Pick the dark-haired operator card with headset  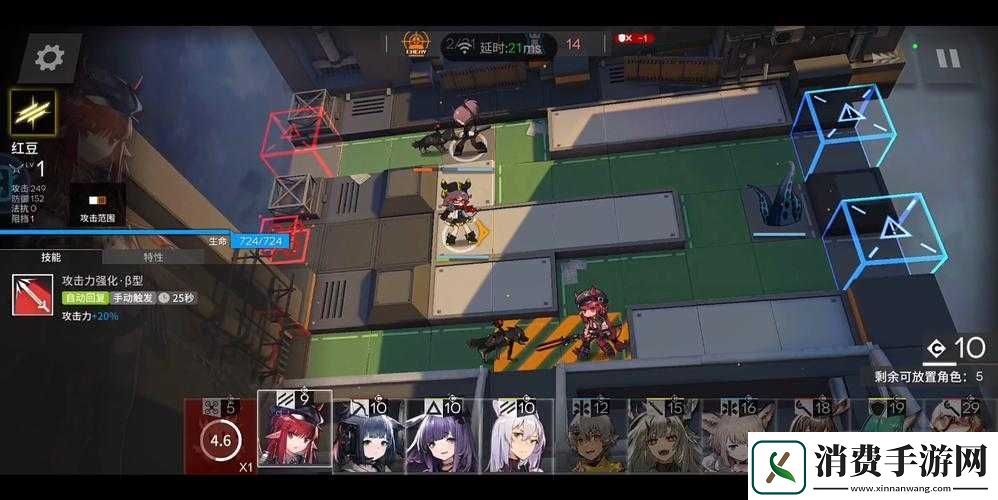(369, 435)
